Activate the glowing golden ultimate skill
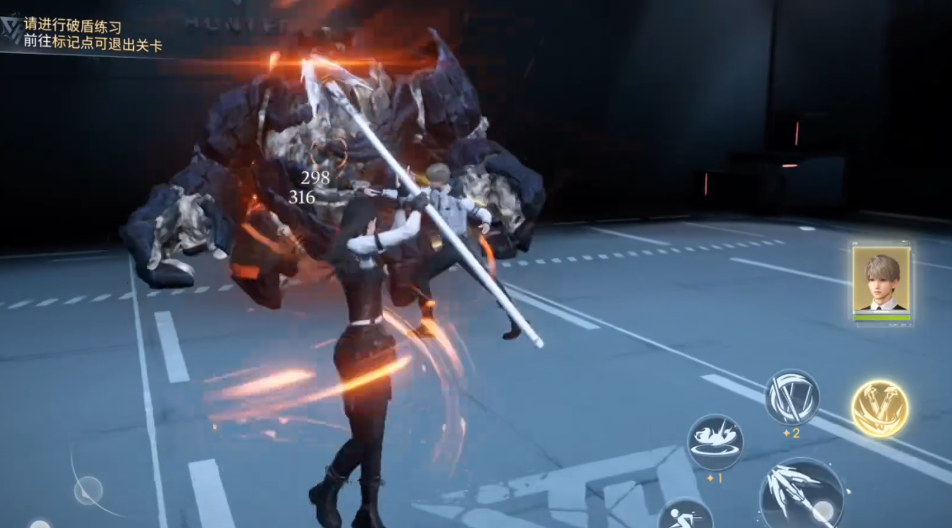 (880, 407)
